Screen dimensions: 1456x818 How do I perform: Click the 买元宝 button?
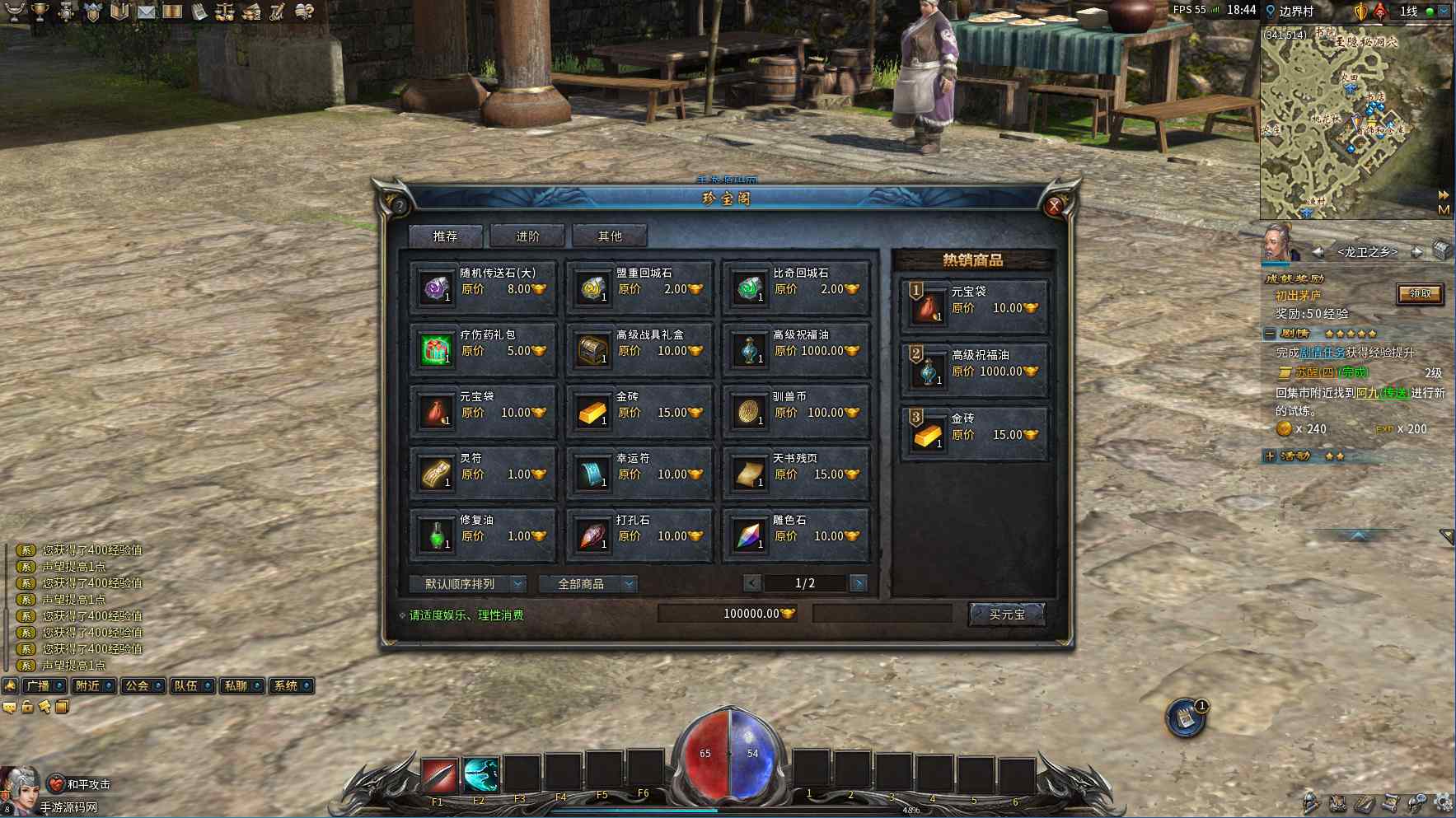tap(1007, 615)
